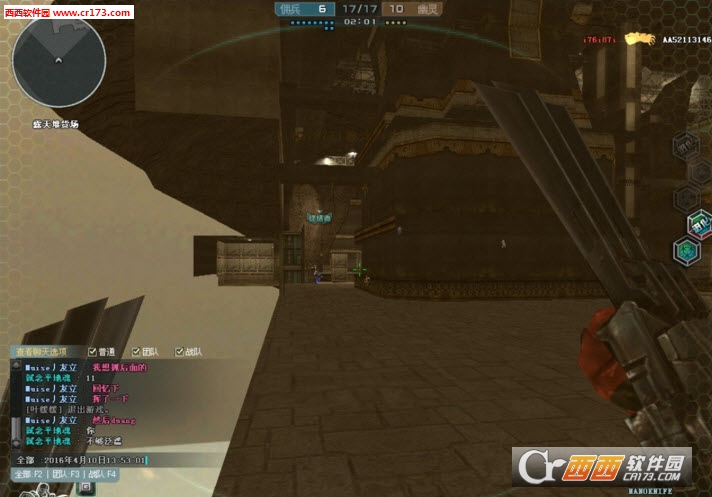The image size is (712, 497).
Task: Open the 查看聊天选项 chat options
Action: tap(42, 352)
